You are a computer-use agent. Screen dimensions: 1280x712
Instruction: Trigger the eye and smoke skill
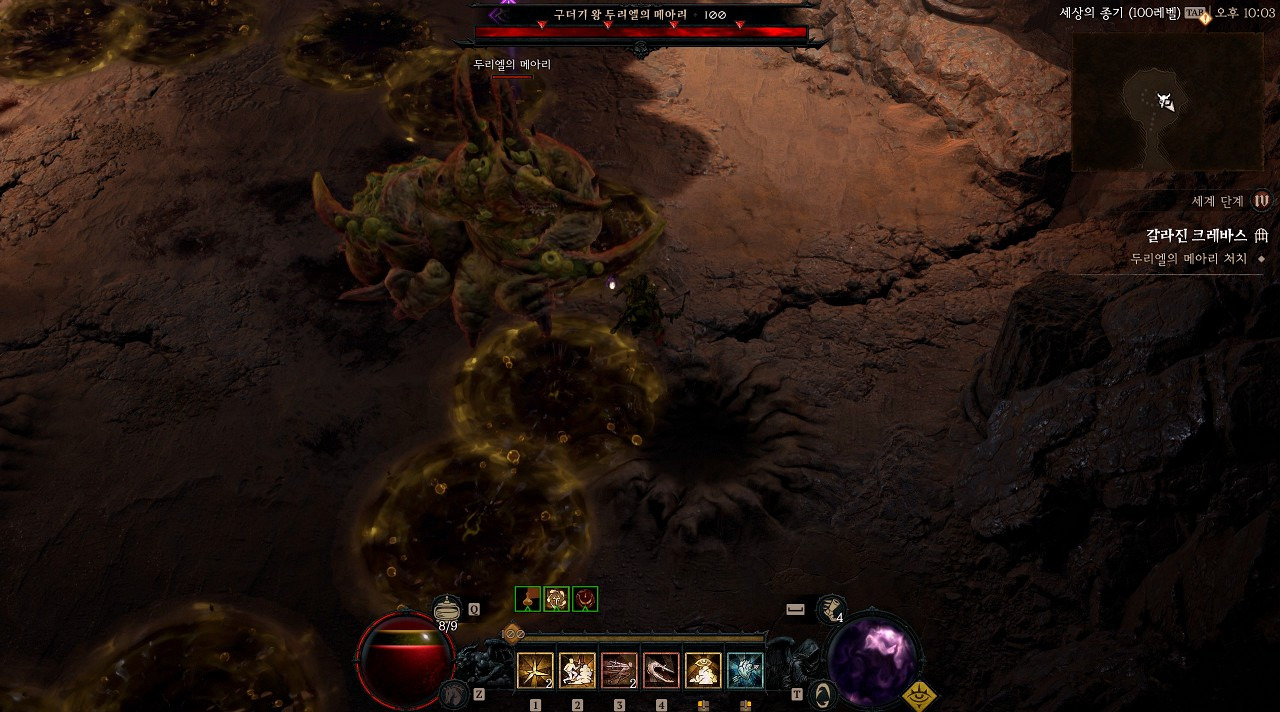(x=703, y=671)
